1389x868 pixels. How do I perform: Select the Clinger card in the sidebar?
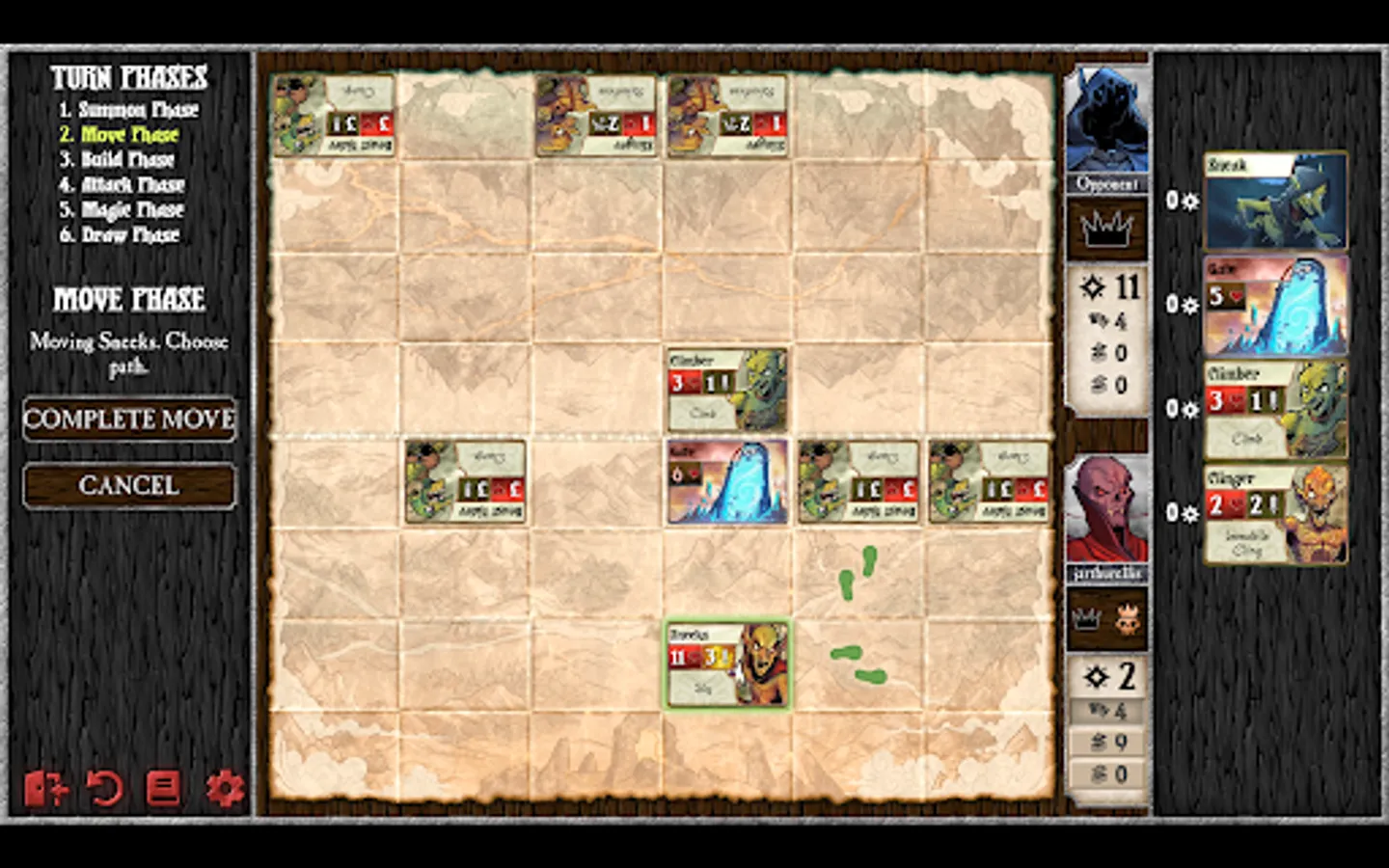1275,513
